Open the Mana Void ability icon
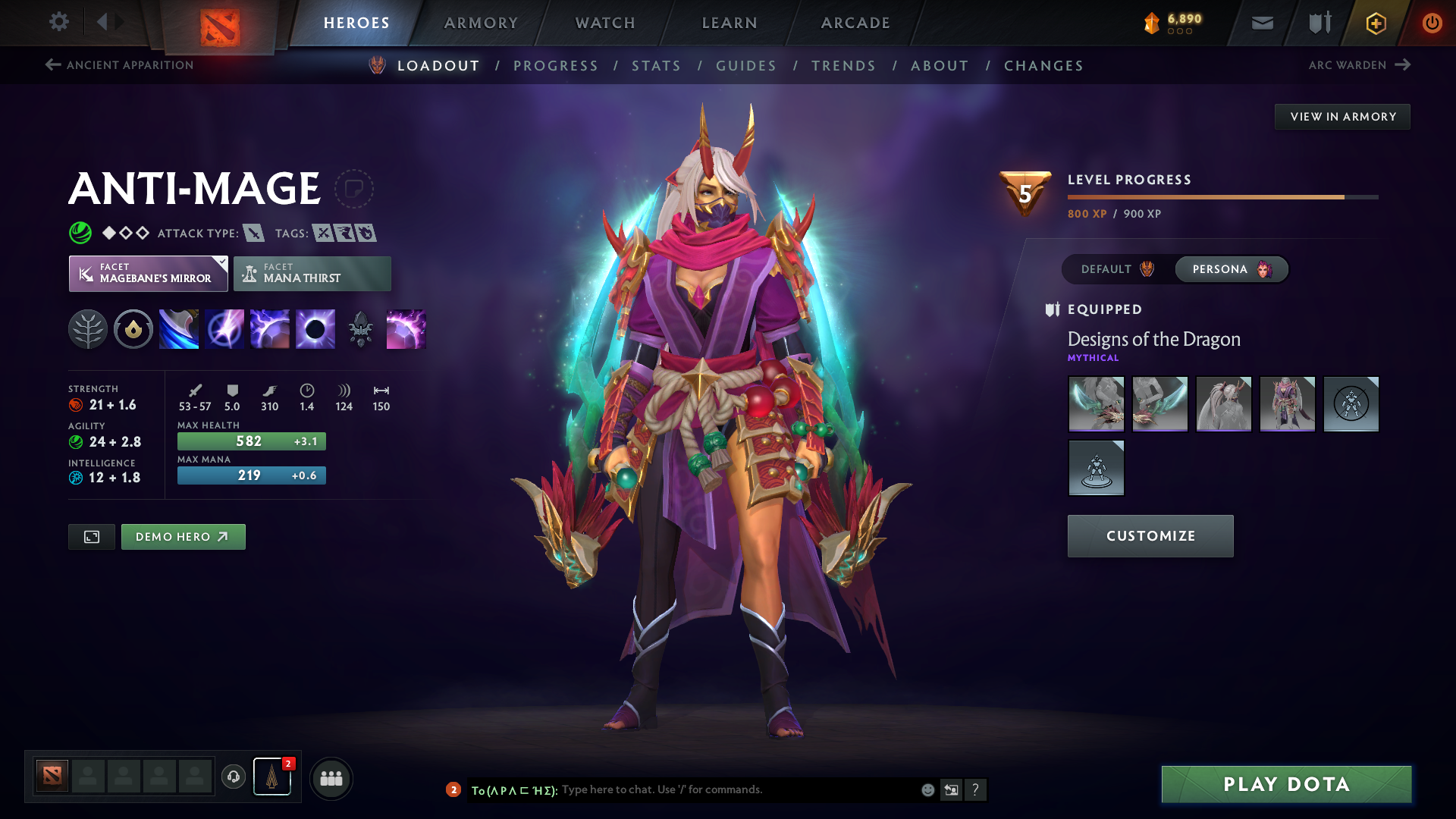Image resolution: width=1456 pixels, height=819 pixels. (x=315, y=328)
